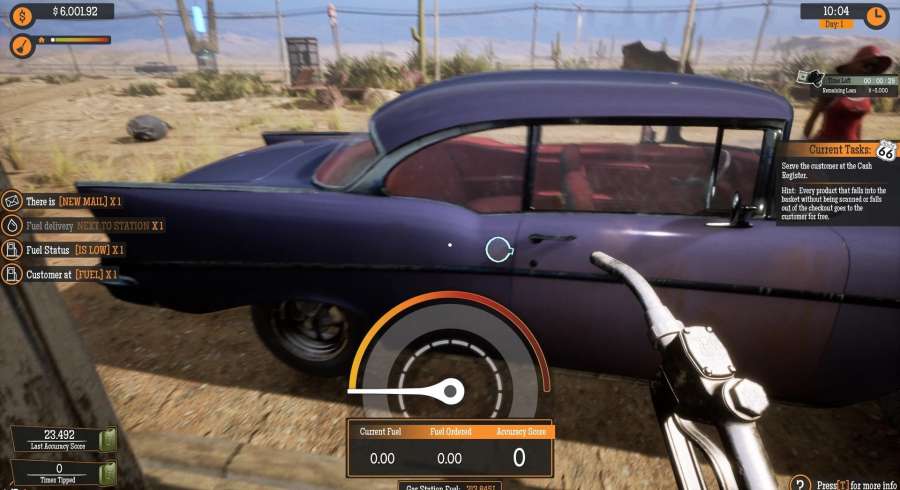The width and height of the screenshot is (900, 490).
Task: Open the Current Tasks panel
Action: point(836,150)
